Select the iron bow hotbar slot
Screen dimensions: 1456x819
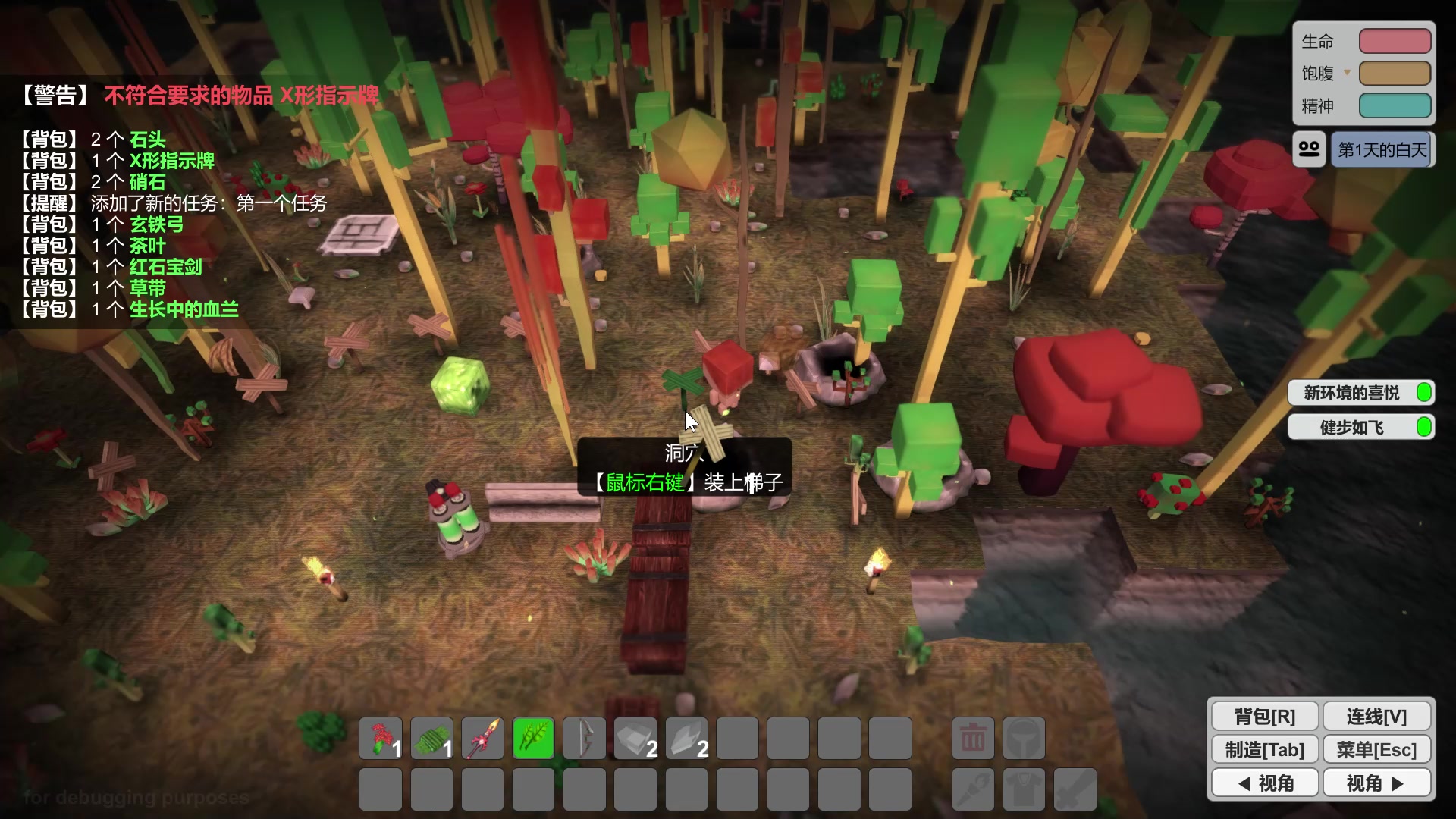[x=584, y=738]
